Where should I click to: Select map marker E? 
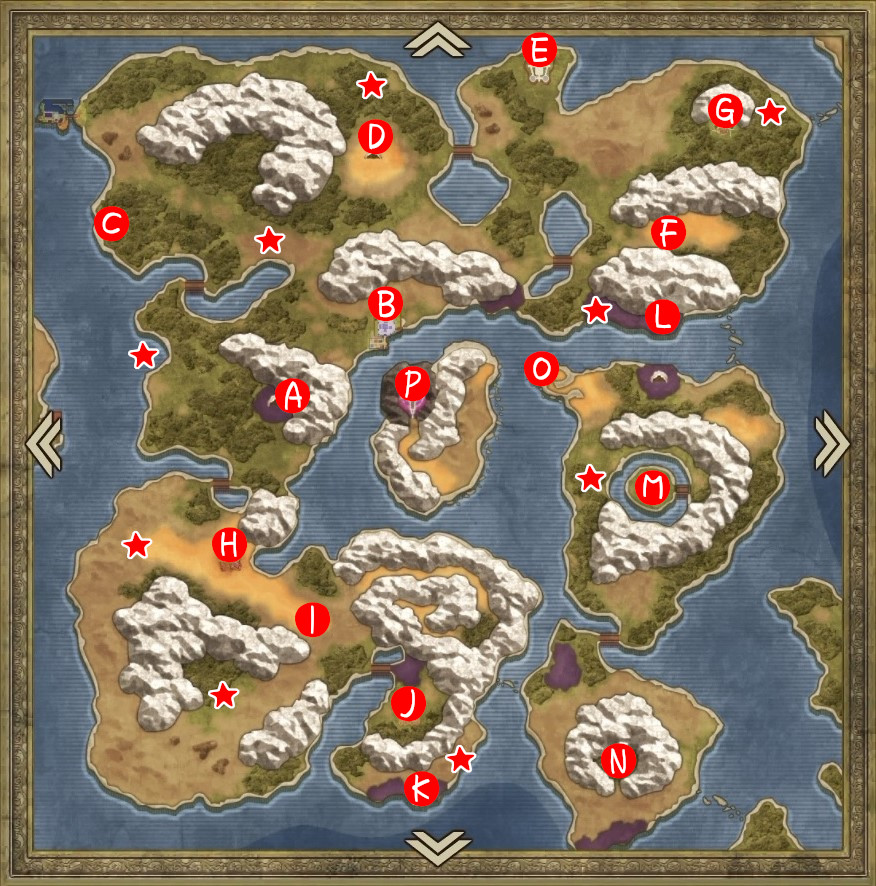[539, 48]
